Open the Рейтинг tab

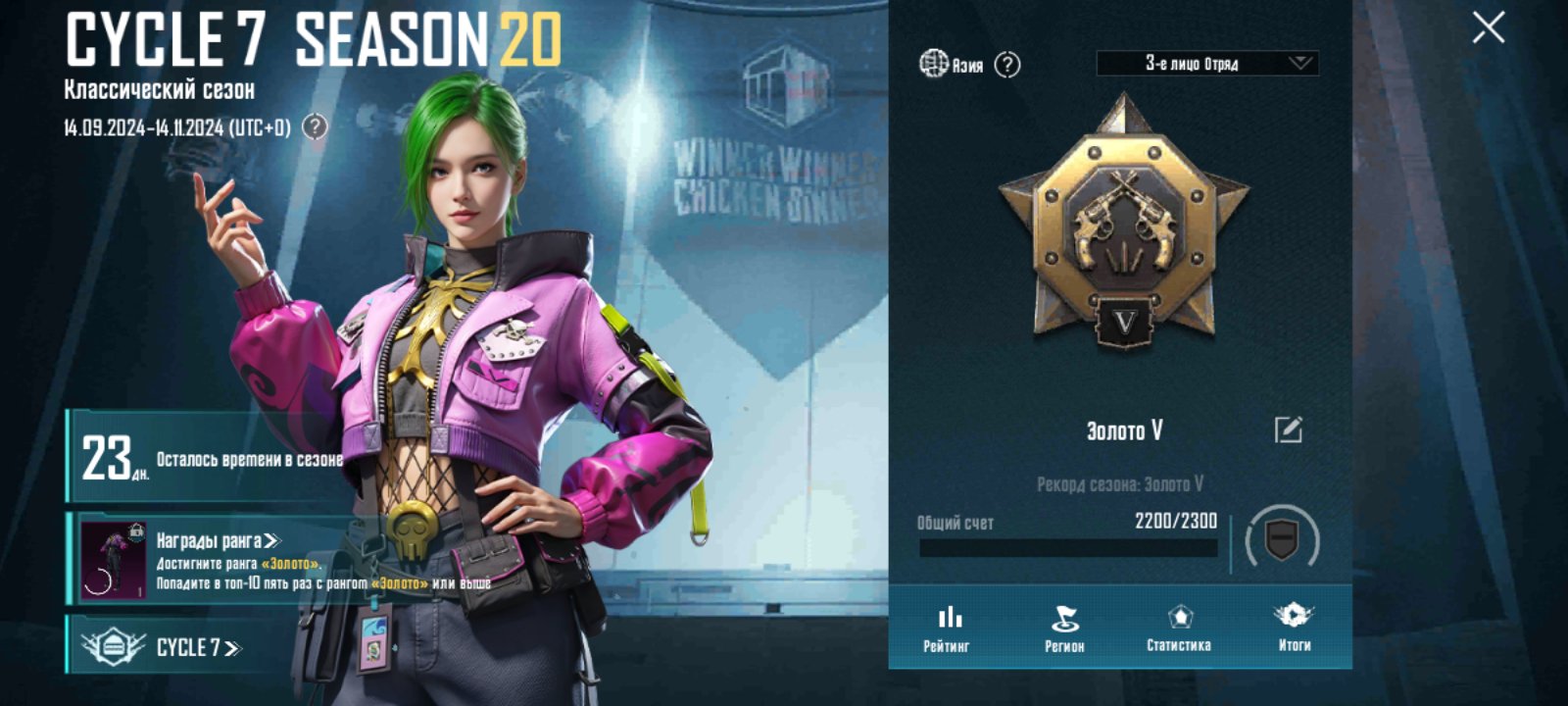pyautogui.click(x=947, y=628)
